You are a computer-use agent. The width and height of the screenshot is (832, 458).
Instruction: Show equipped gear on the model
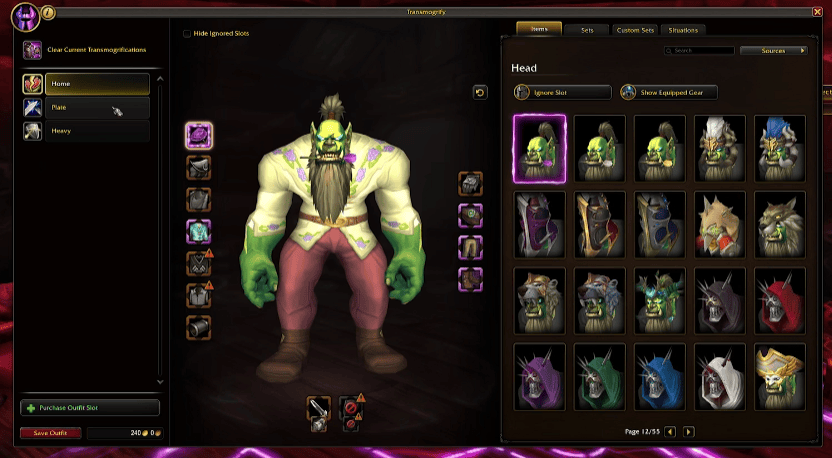pyautogui.click(x=667, y=92)
